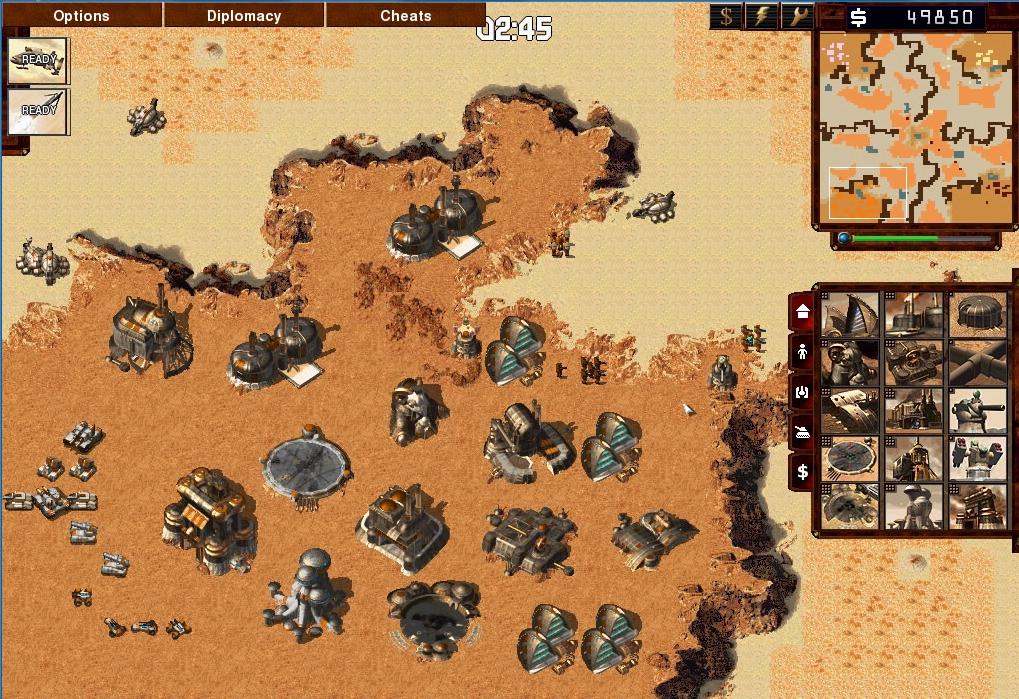
Task: Toggle sell mode with the dollar button
Action: click(x=727, y=16)
